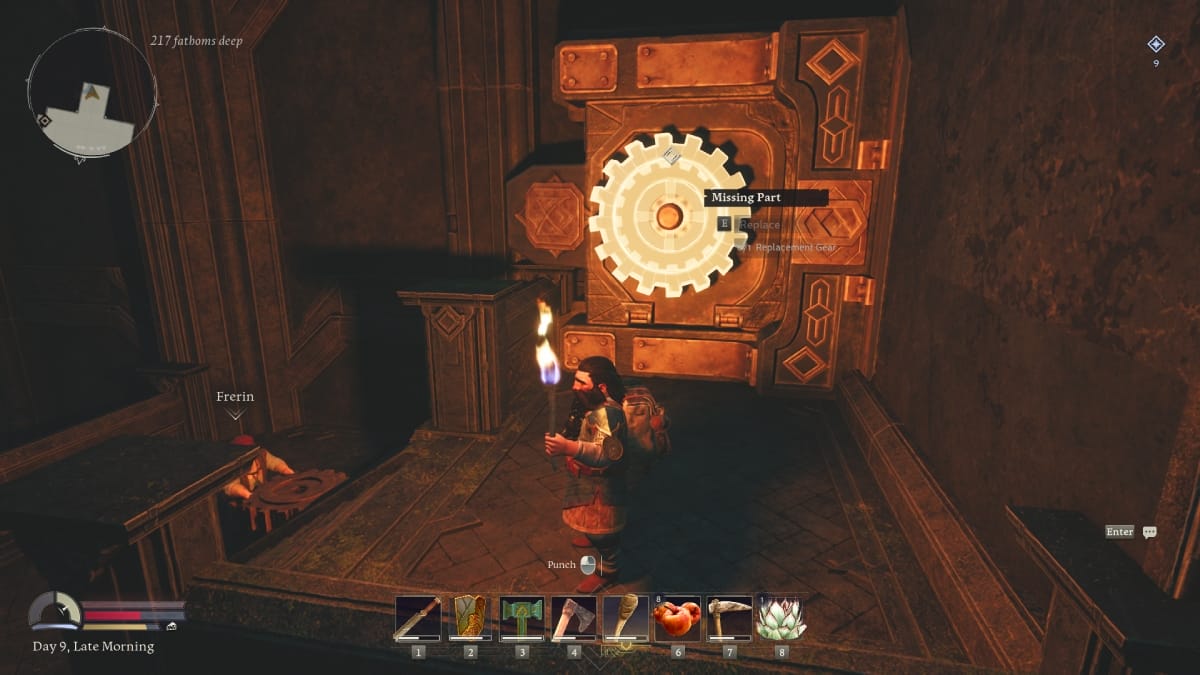The height and width of the screenshot is (675, 1200).
Task: Click the diamond marker icon showing 9
Action: [1156, 44]
